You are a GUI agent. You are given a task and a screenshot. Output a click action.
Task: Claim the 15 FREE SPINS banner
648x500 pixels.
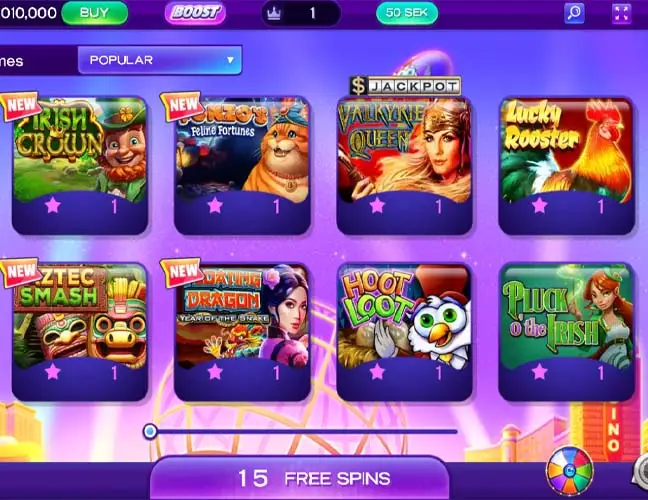(312, 478)
